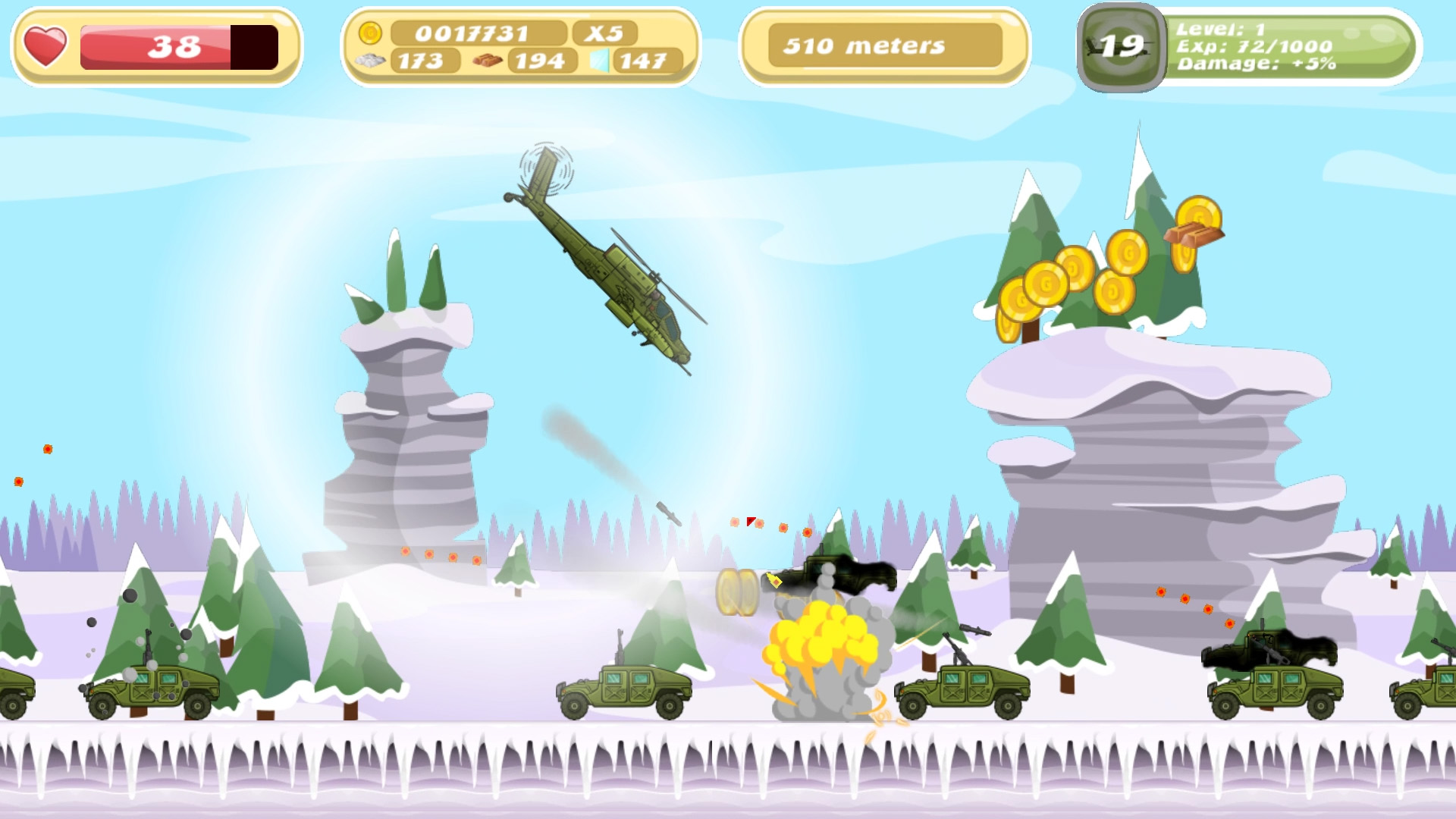Click the copper ingot resource icon

click(x=490, y=59)
